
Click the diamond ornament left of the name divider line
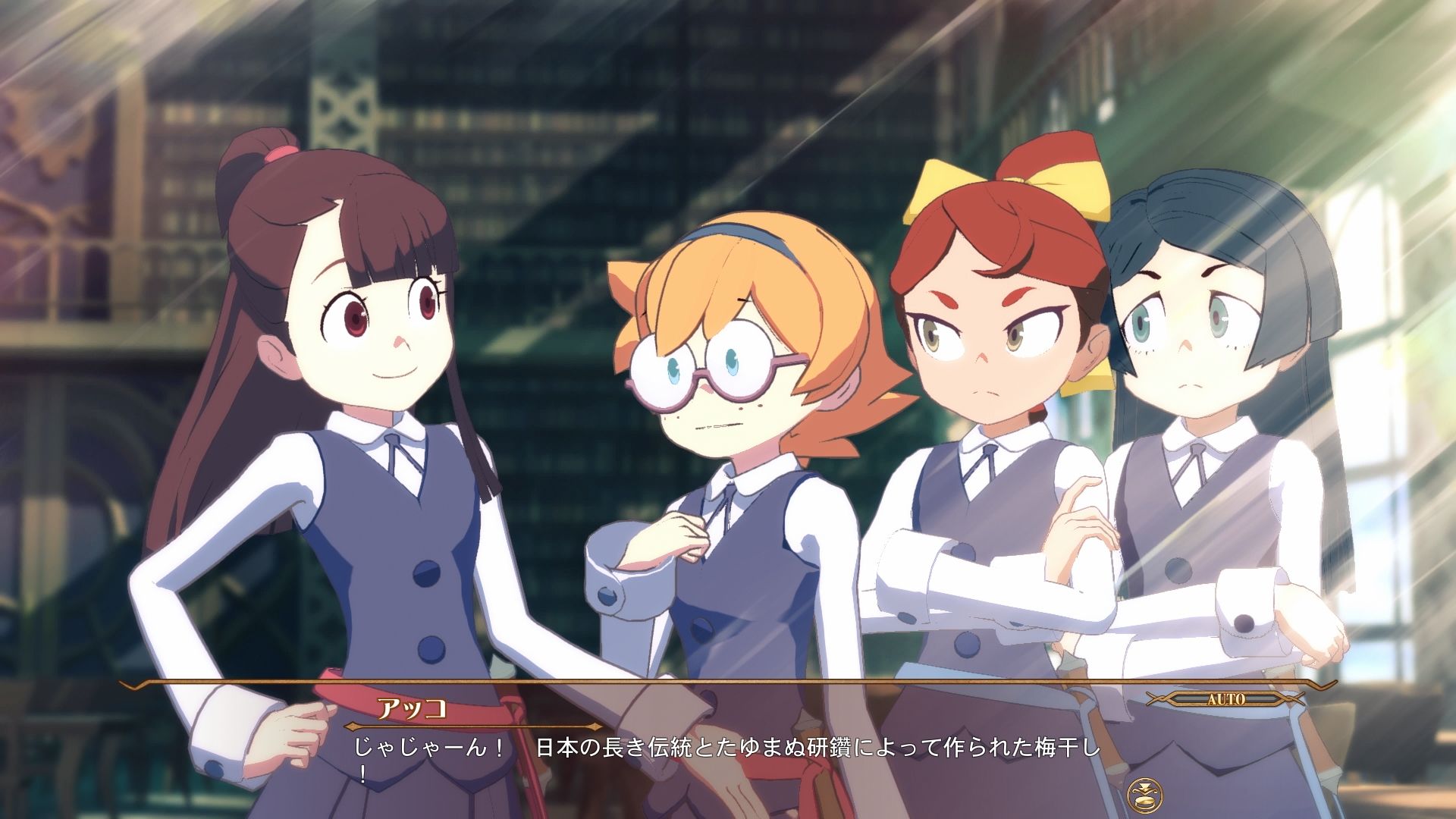click(x=353, y=727)
